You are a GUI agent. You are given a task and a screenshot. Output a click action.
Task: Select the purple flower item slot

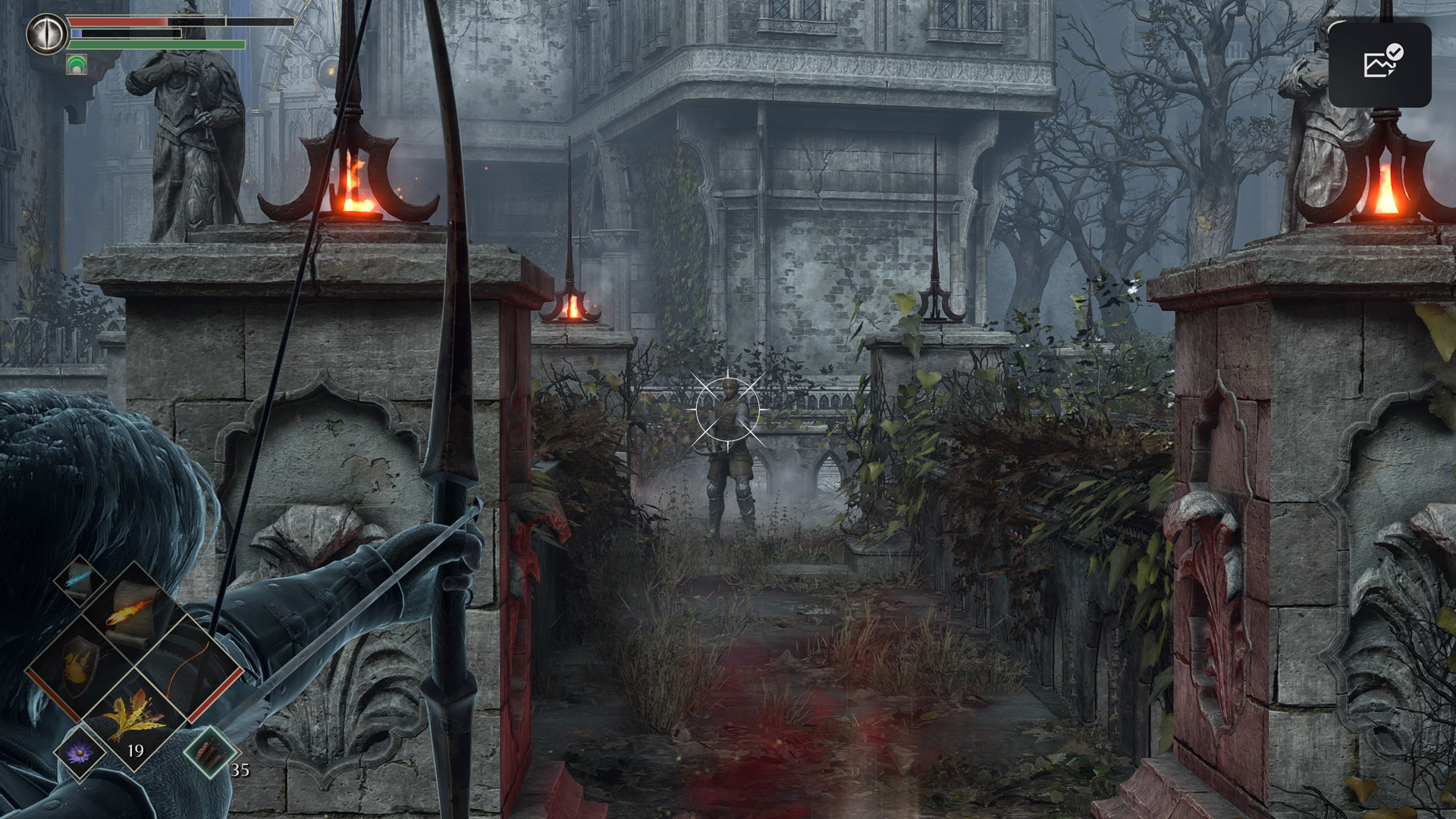tap(80, 753)
